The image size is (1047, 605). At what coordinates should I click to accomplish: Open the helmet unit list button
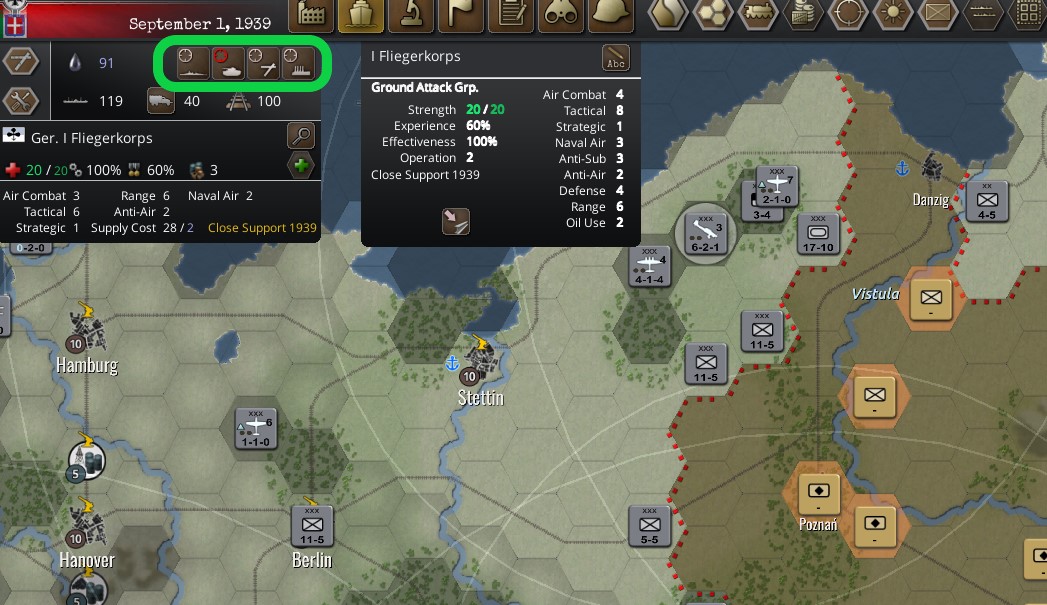613,14
